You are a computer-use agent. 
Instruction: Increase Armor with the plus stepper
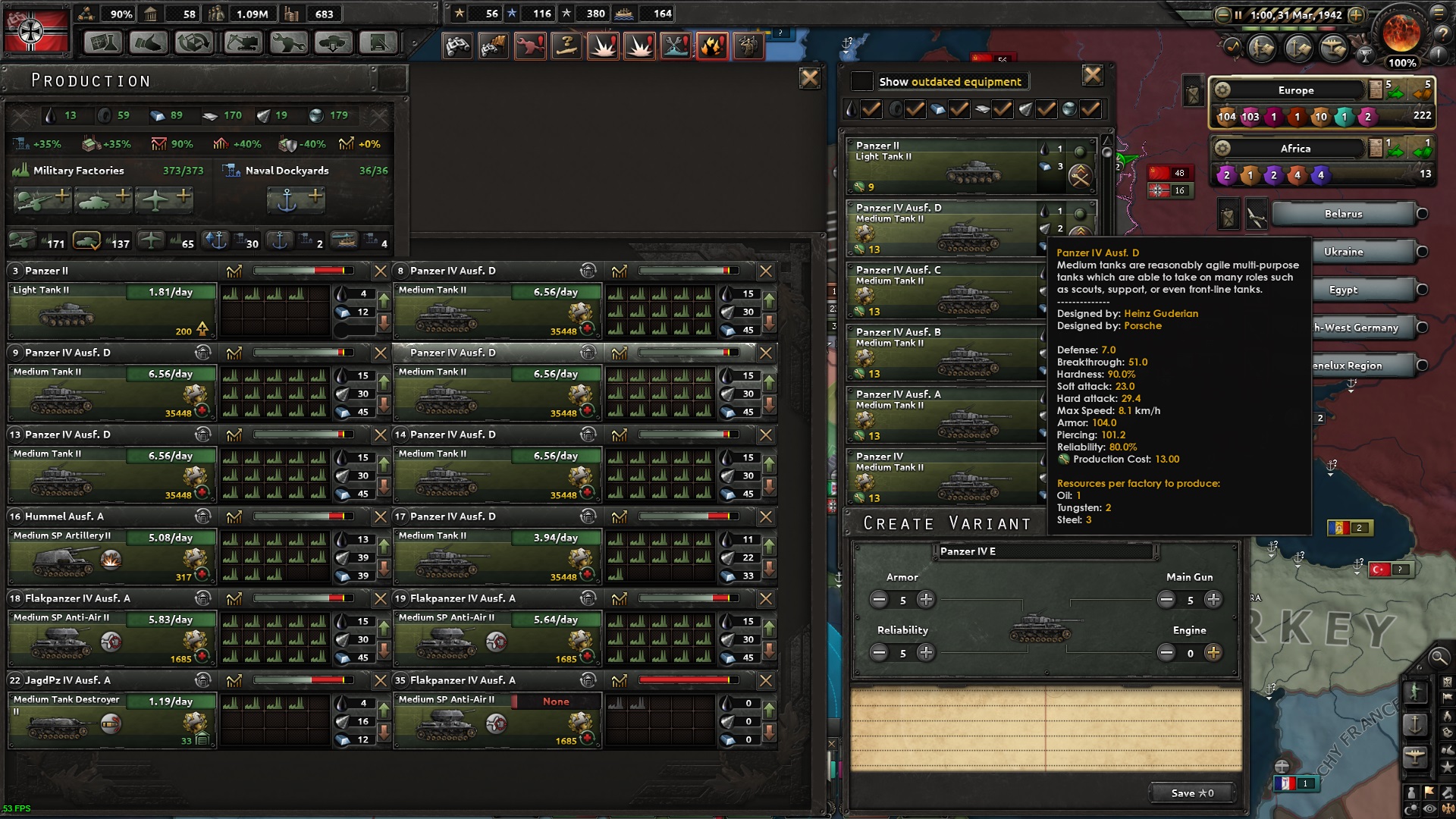point(926,600)
